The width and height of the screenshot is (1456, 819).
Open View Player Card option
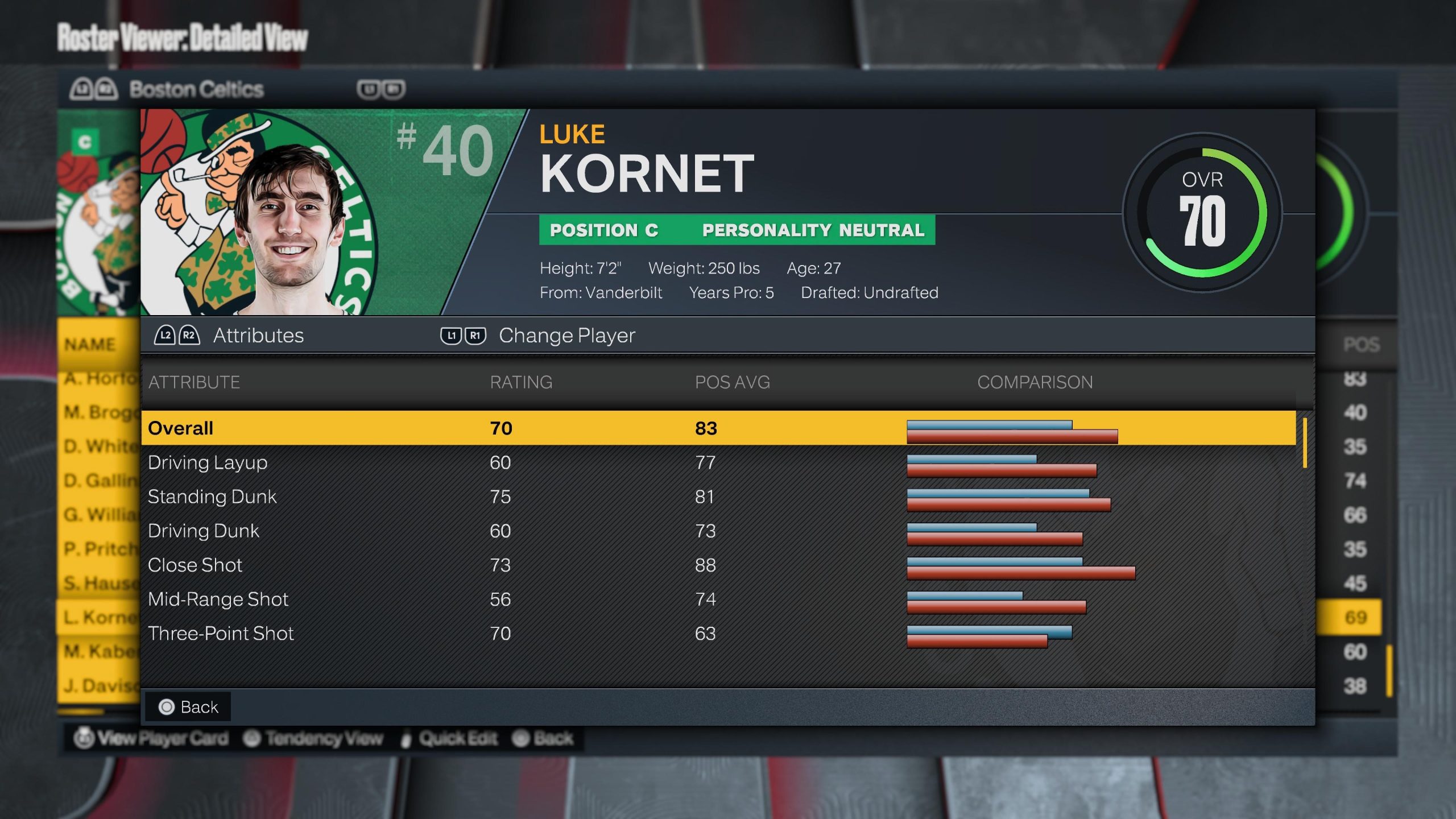[x=151, y=738]
